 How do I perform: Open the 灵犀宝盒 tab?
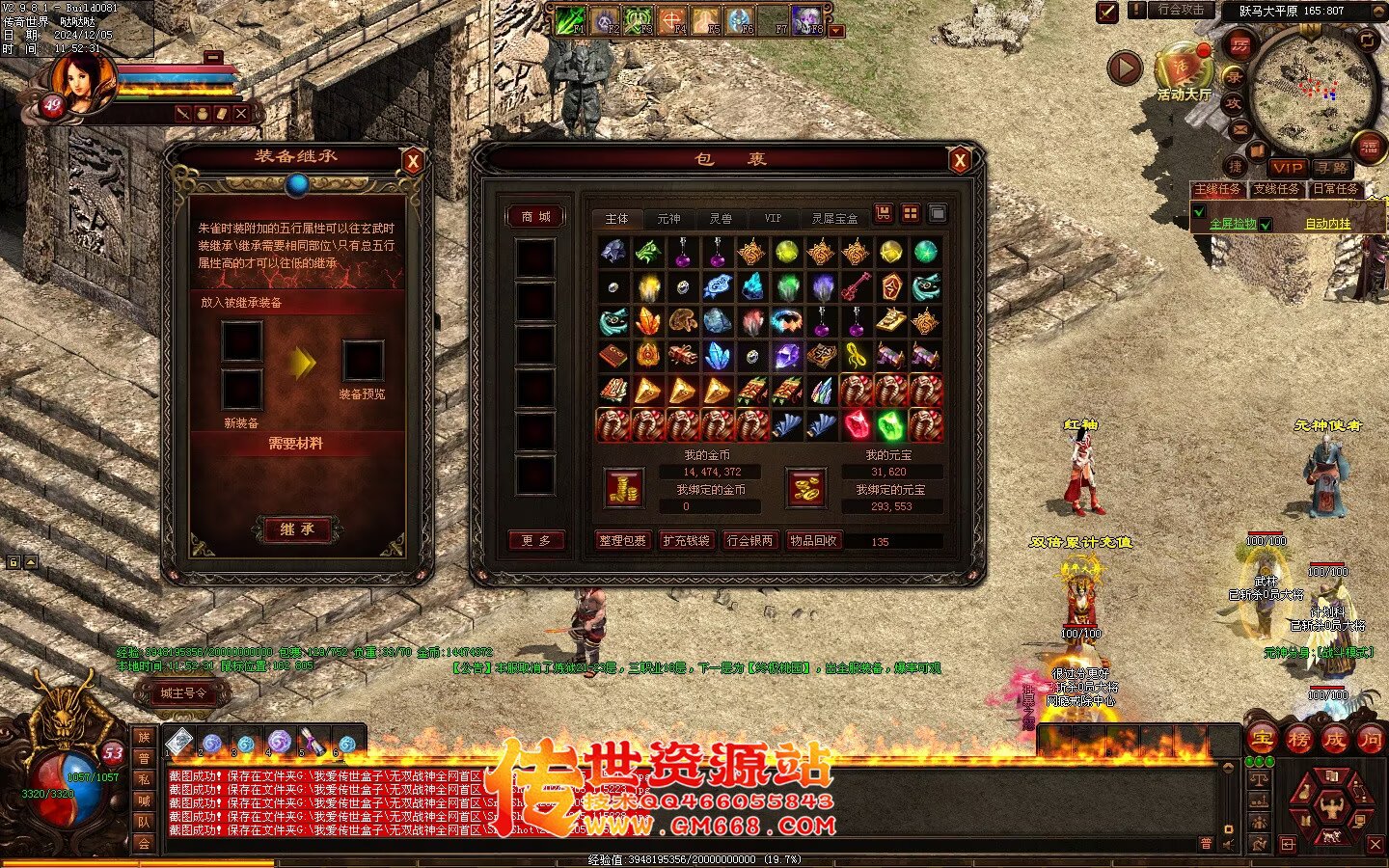pyautogui.click(x=834, y=219)
